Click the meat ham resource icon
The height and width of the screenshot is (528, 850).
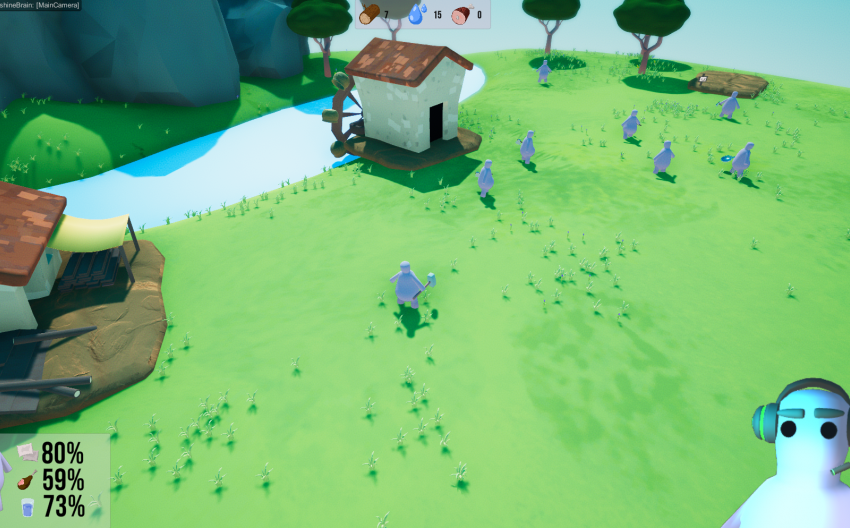coord(461,15)
